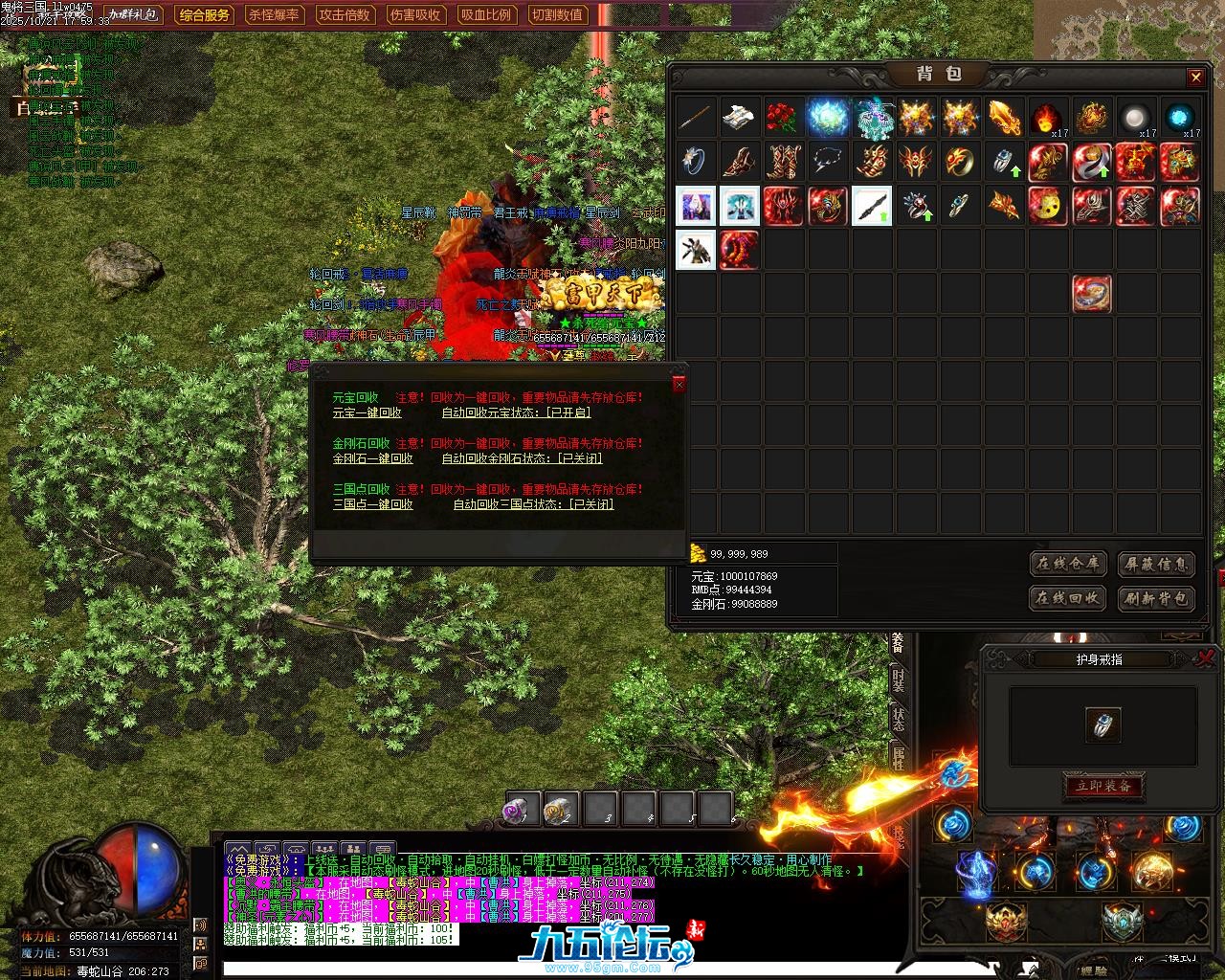The image size is (1225, 980).
Task: Click the 屏蔽信息 button
Action: click(1156, 564)
